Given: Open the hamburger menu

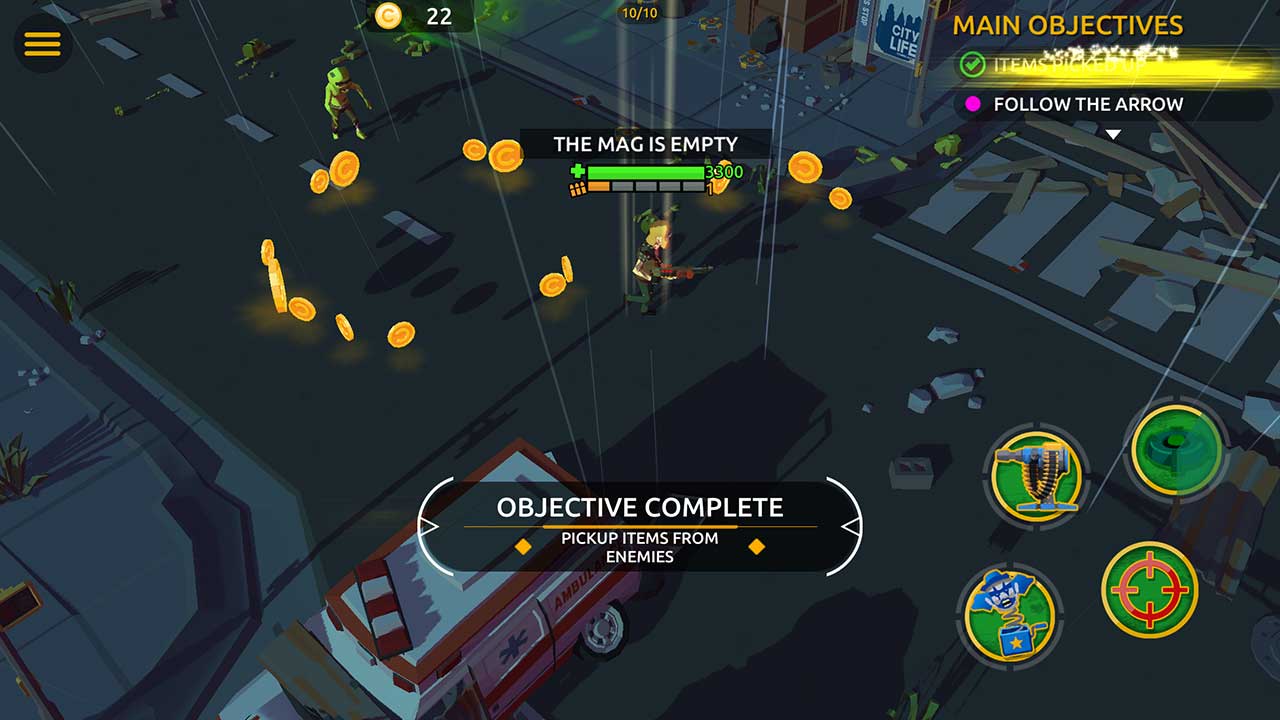Looking at the screenshot, I should pyautogui.click(x=42, y=44).
